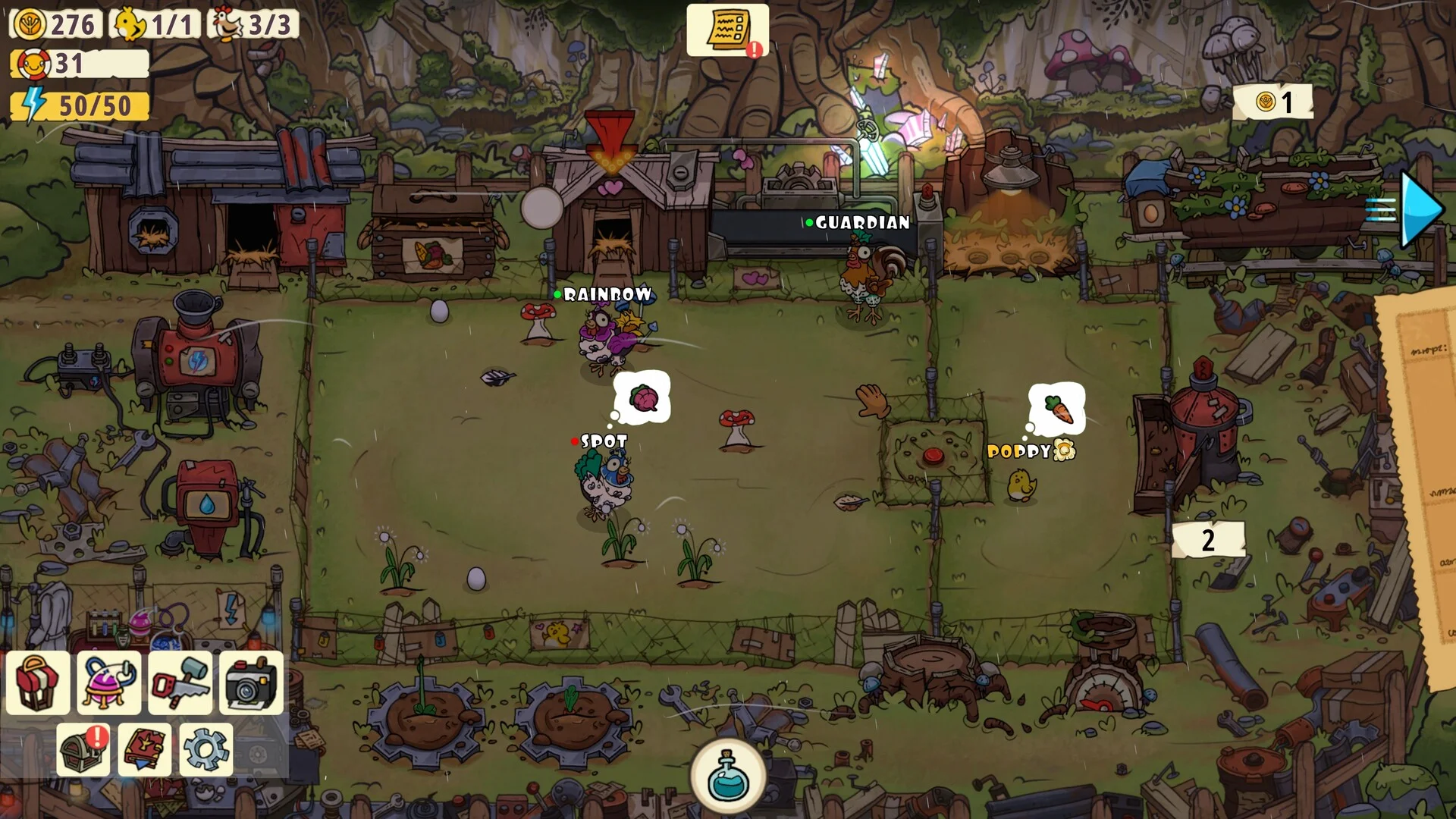The image size is (1456, 819).
Task: Use the blue potion button
Action: [727, 775]
